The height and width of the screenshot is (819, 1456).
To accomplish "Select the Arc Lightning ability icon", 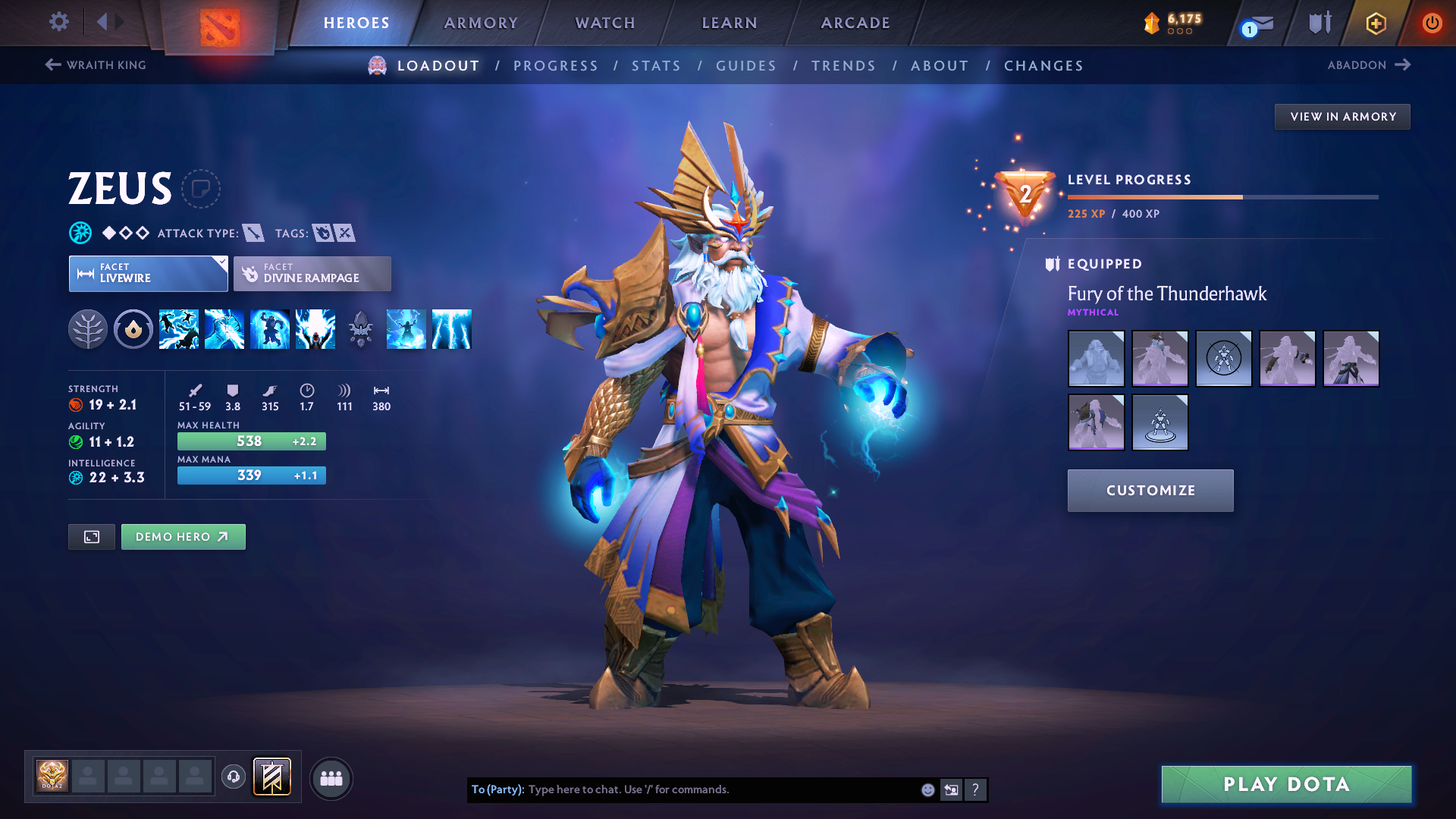I will tap(179, 328).
